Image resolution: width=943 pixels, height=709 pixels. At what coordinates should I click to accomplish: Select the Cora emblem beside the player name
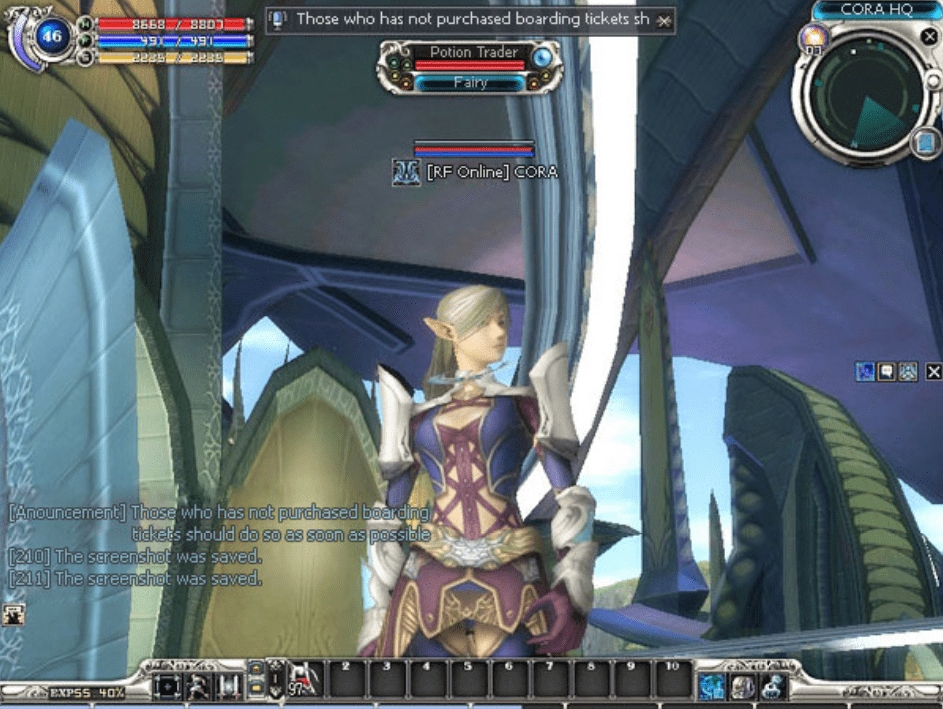point(406,172)
